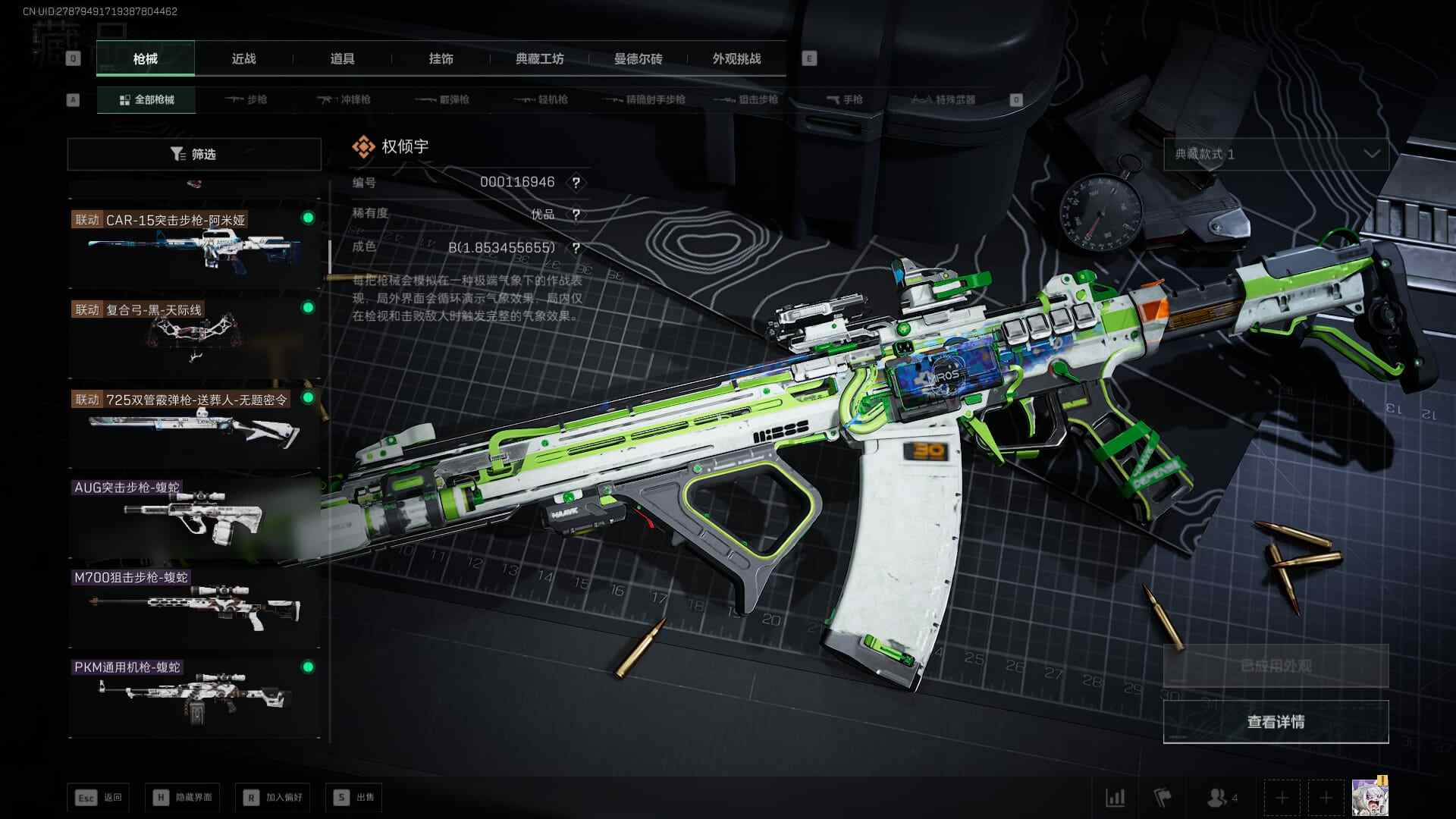Select the 725双管霰弹枪 shotgun skin
The width and height of the screenshot is (1456, 819).
[194, 424]
